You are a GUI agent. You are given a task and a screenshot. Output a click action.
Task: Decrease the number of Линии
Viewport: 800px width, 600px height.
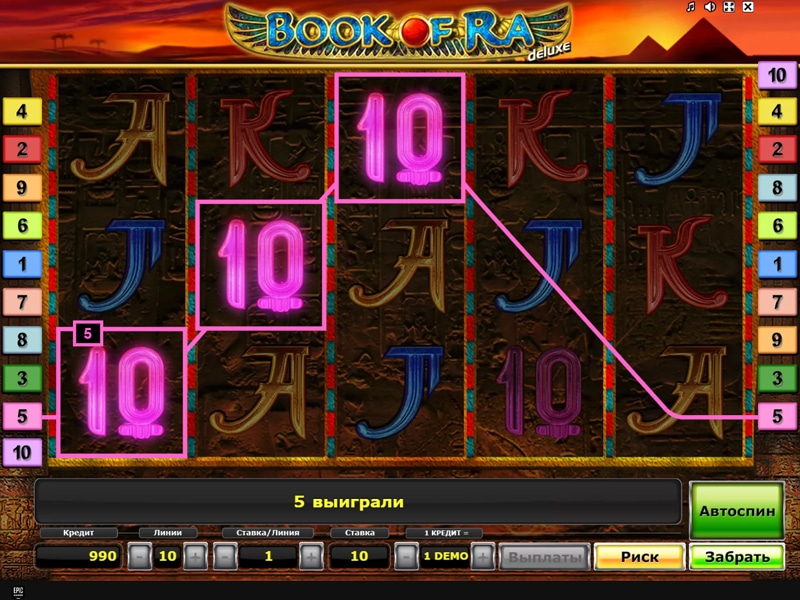point(141,556)
